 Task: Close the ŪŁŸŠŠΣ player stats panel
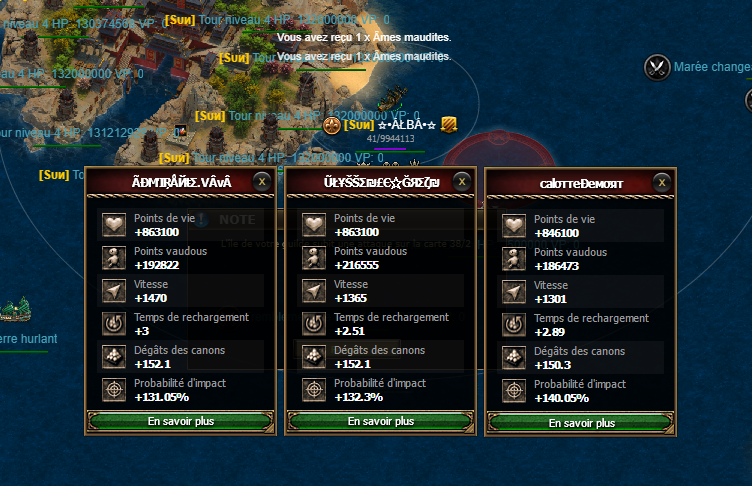[x=462, y=181]
